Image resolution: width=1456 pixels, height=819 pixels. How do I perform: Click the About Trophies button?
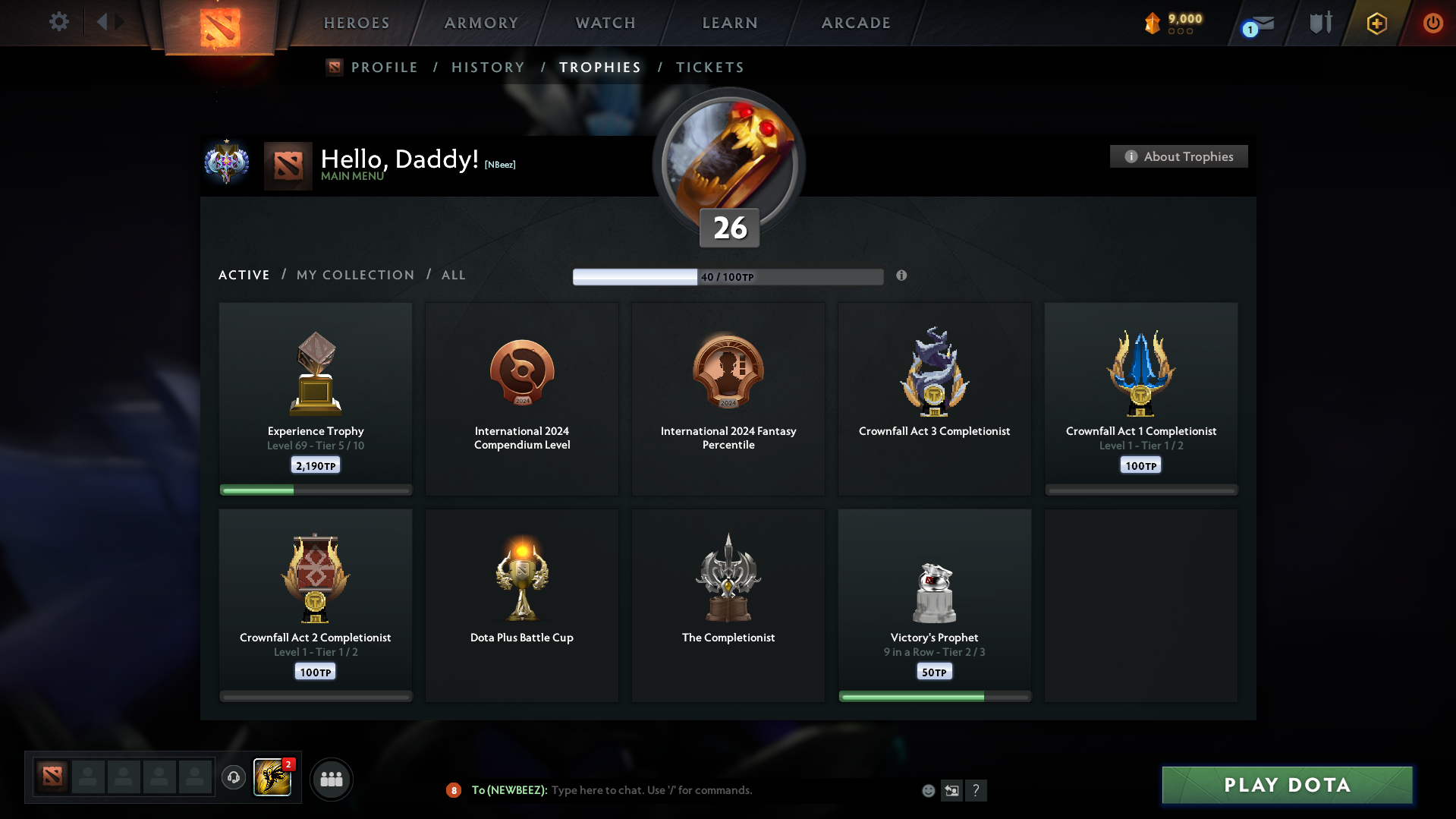(1178, 156)
